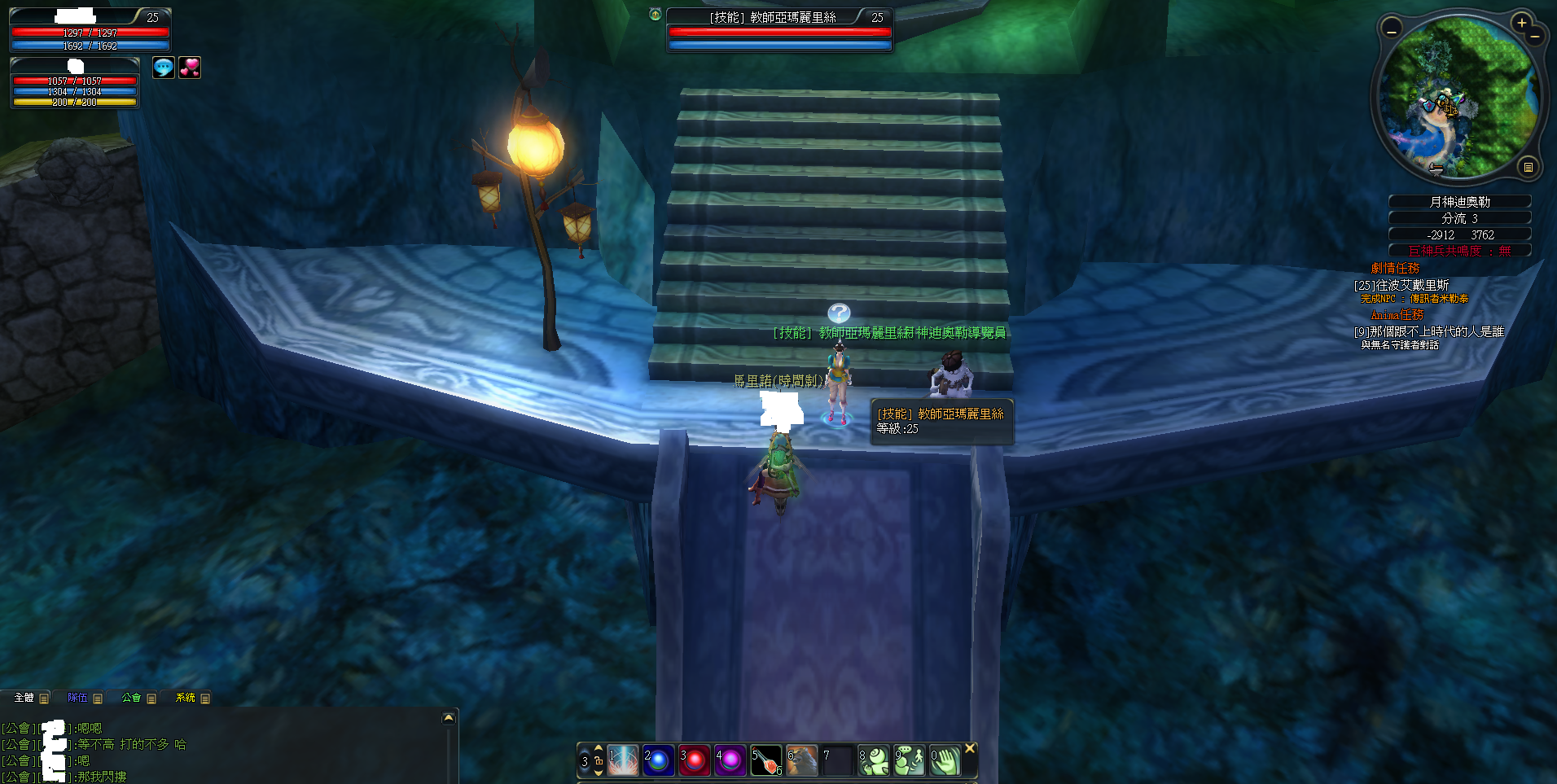Zoom in the minimap with plus button

click(x=1521, y=23)
